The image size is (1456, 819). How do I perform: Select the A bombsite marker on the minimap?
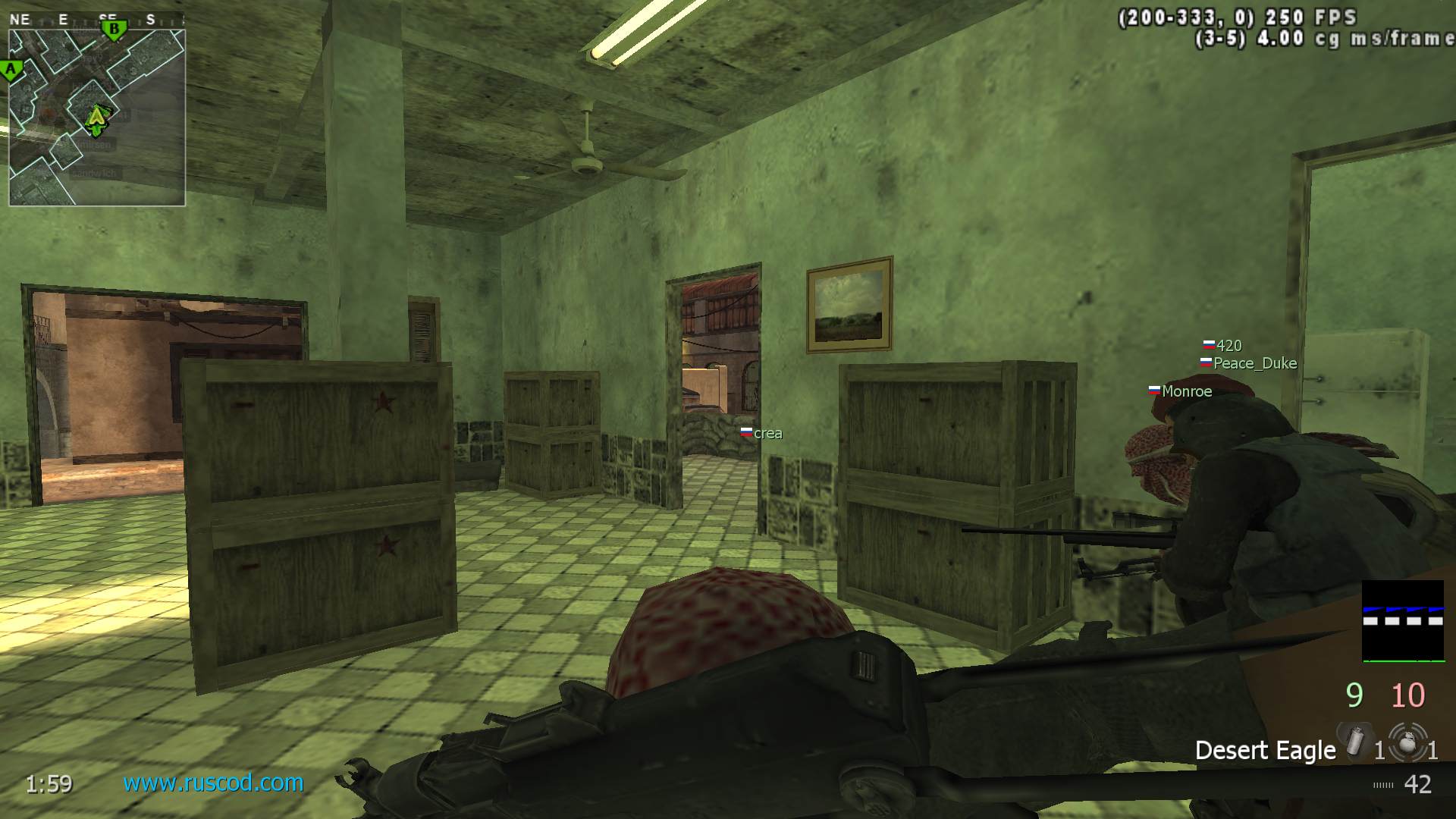[11, 71]
